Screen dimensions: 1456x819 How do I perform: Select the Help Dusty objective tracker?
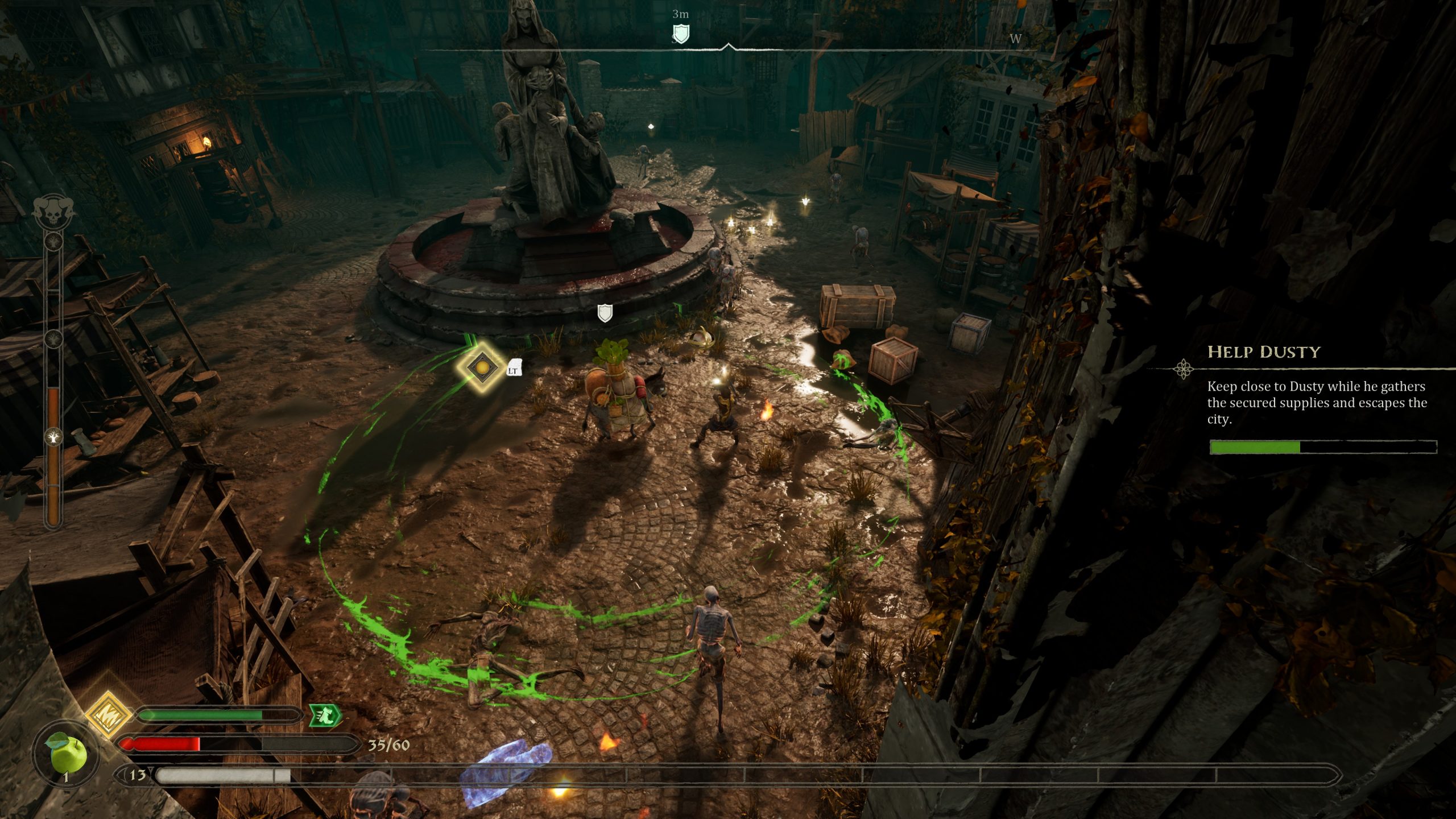tap(1263, 352)
